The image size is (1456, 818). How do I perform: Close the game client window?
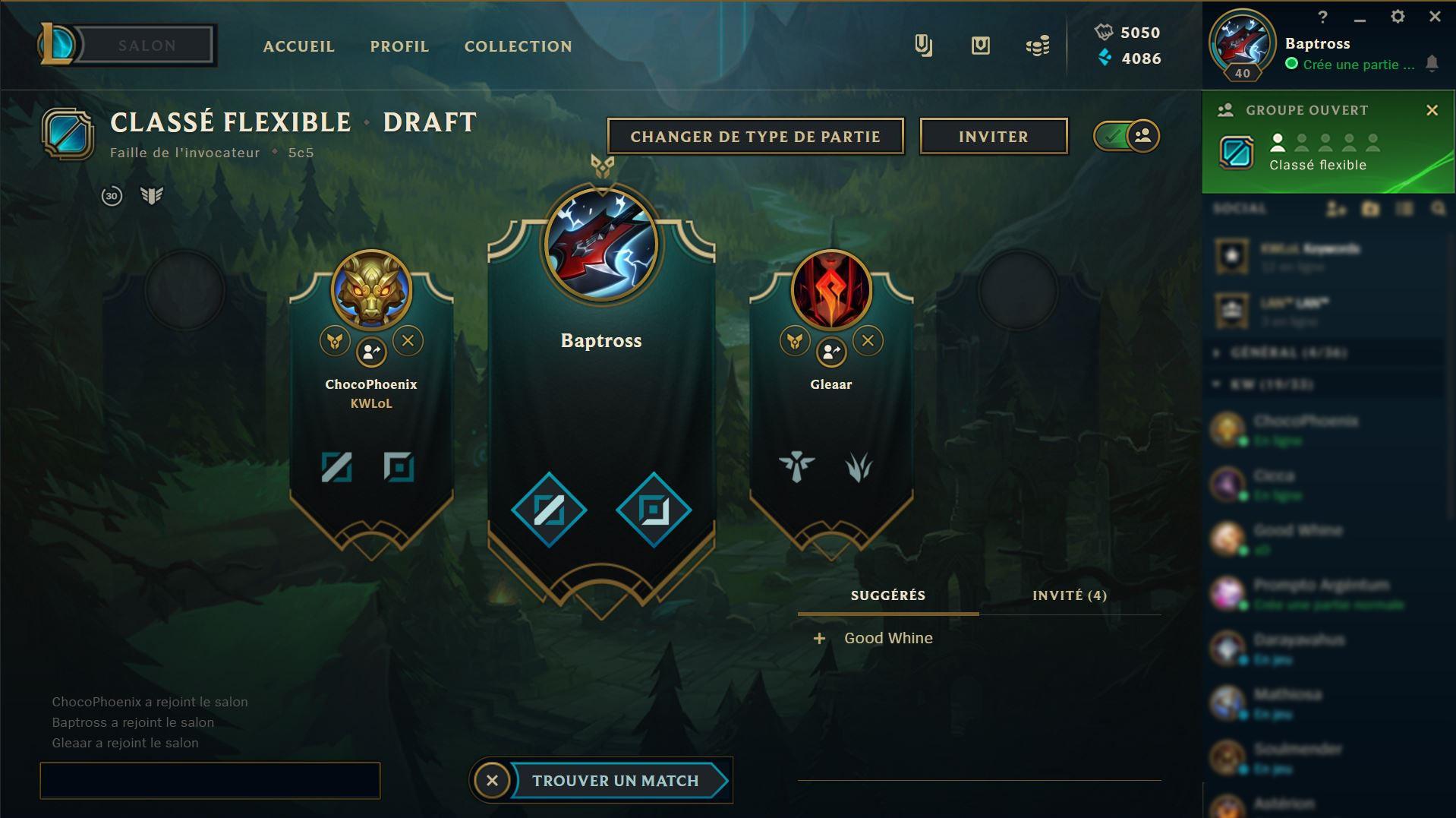click(1434, 17)
